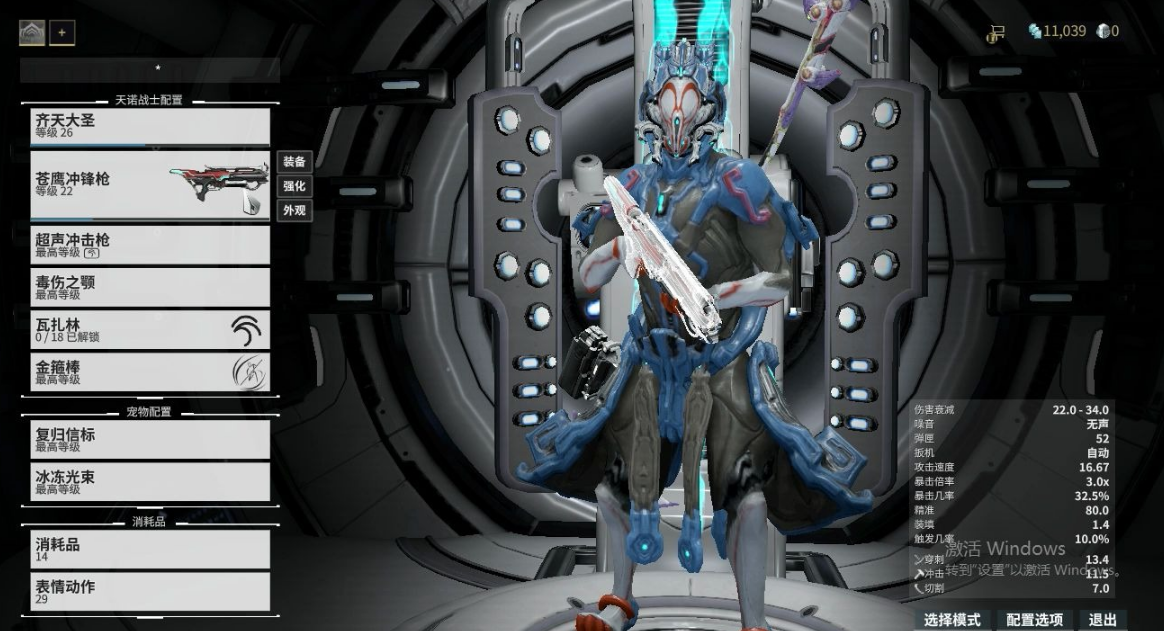This screenshot has height=631, width=1164.
Task: Add a new loadout with the plus button
Action: (x=62, y=33)
